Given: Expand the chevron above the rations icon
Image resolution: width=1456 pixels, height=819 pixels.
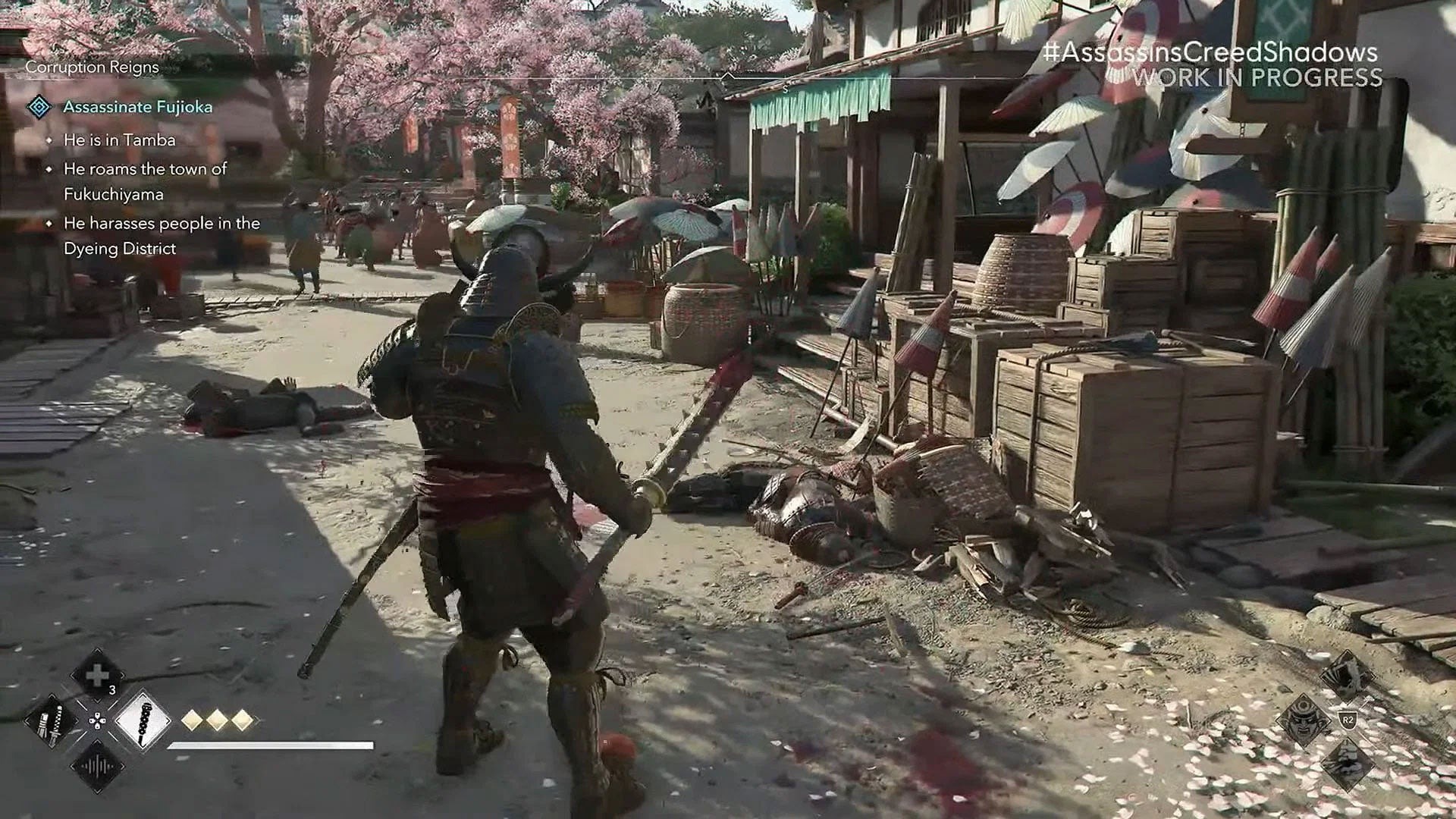Looking at the screenshot, I should point(97,650).
